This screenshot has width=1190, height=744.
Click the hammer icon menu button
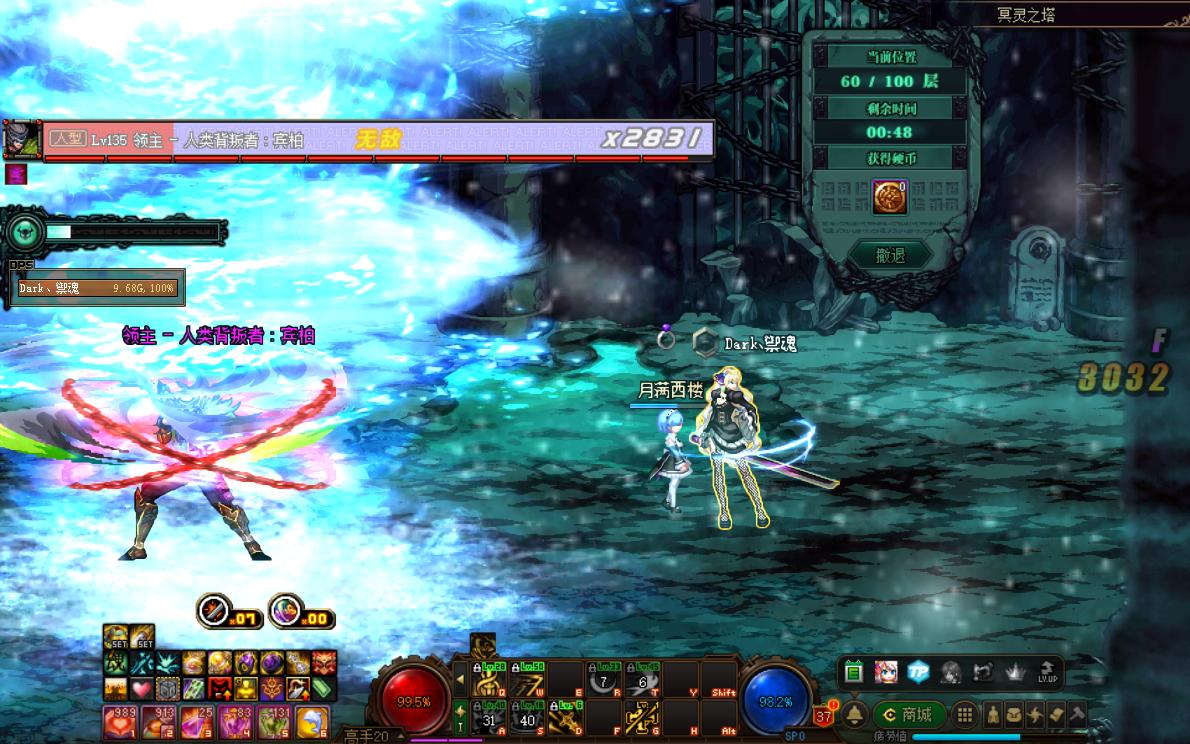(x=1076, y=714)
